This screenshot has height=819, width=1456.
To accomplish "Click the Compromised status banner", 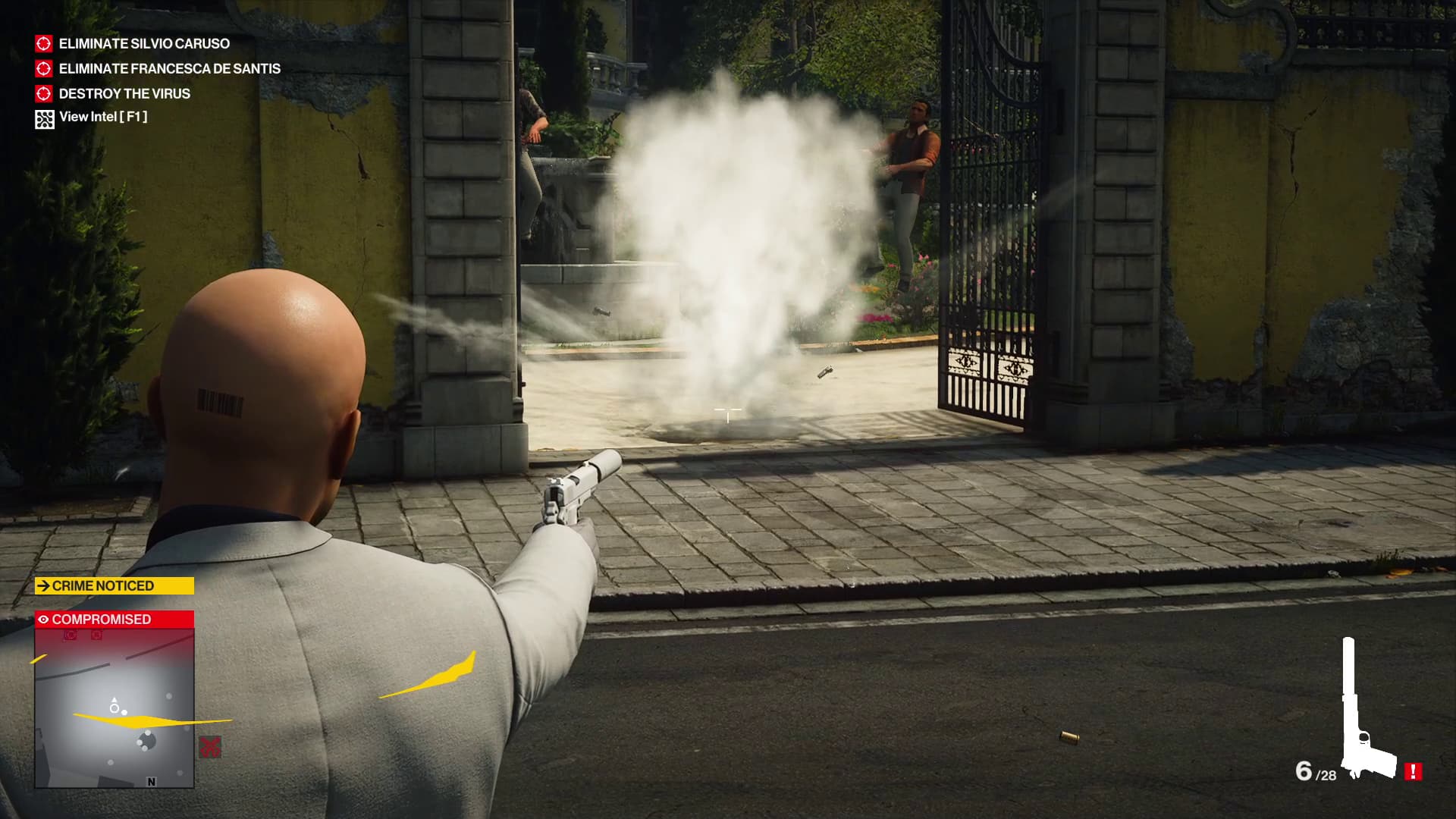I will click(115, 620).
